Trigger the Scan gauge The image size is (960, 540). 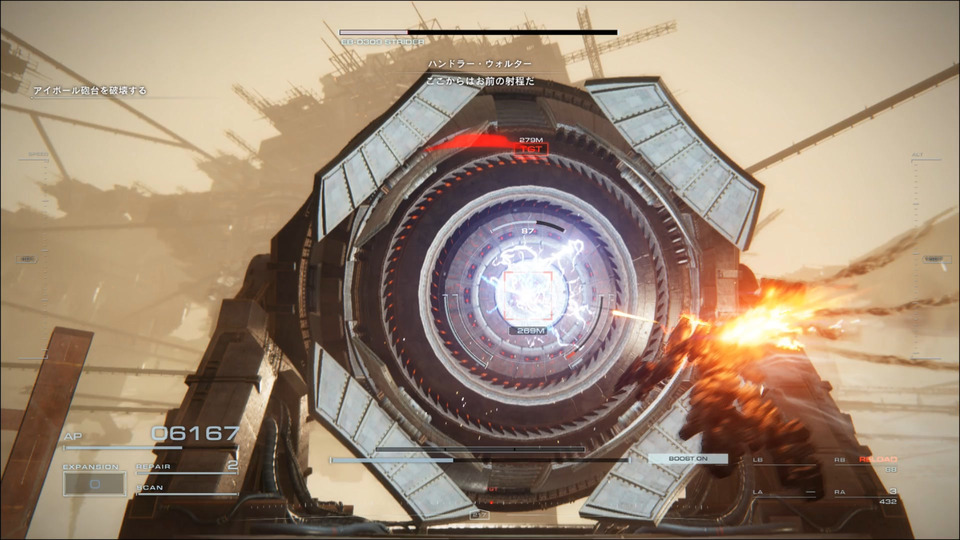(187, 489)
